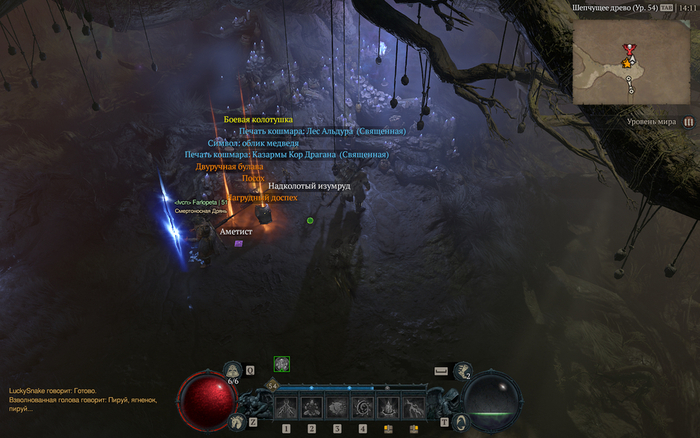Screen dimensions: 700x438
Task: Pick up the Нагрудный доспех label
Action: (x=262, y=198)
